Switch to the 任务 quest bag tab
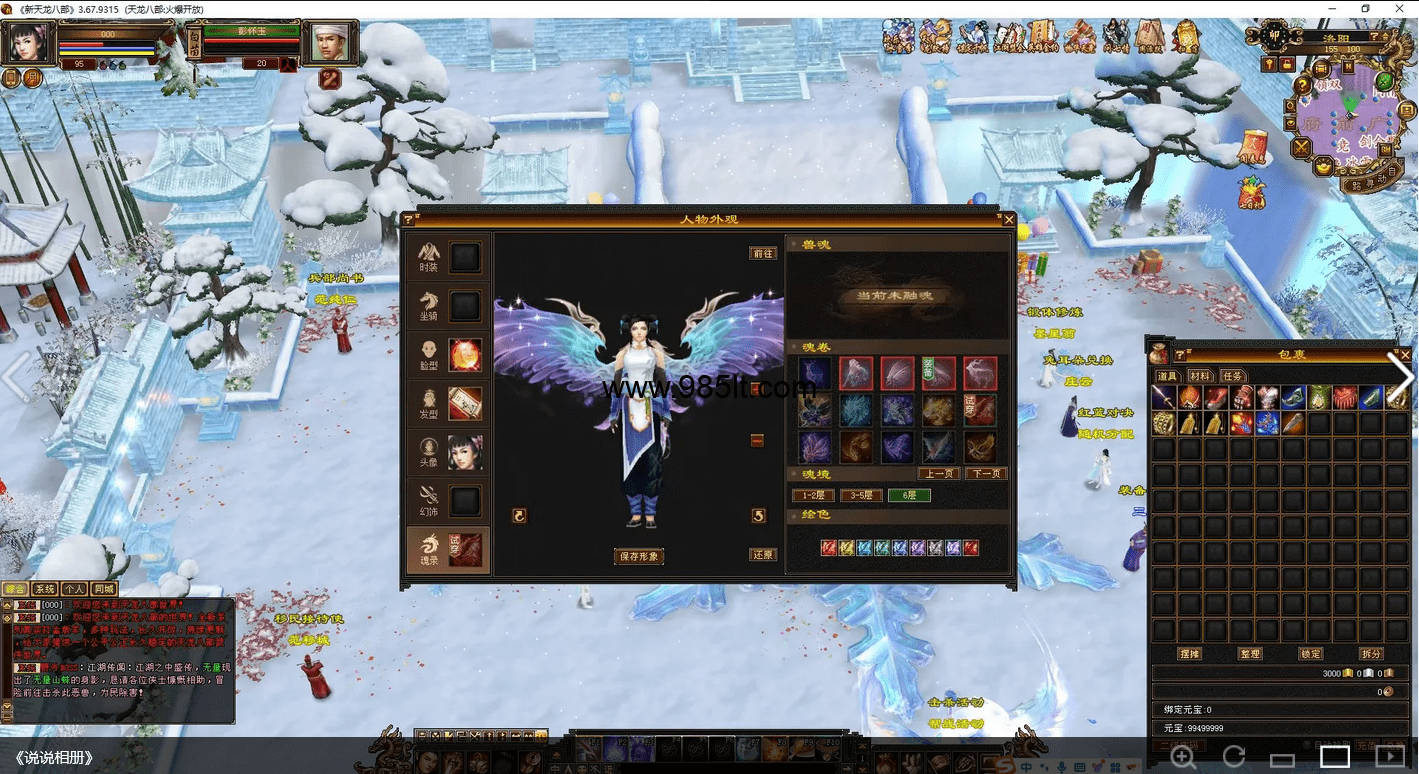 (1233, 376)
